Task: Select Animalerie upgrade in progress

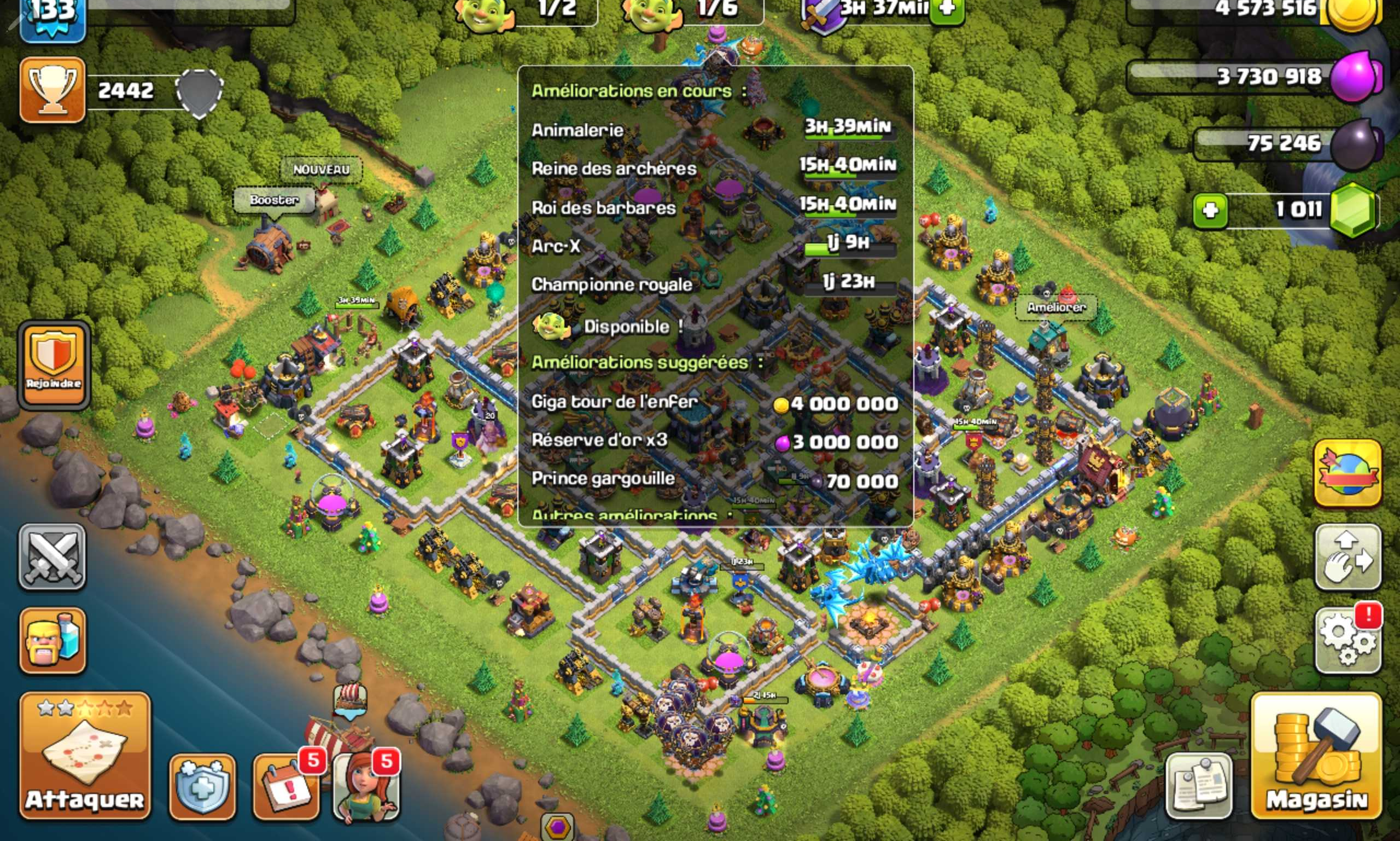Action: point(714,130)
